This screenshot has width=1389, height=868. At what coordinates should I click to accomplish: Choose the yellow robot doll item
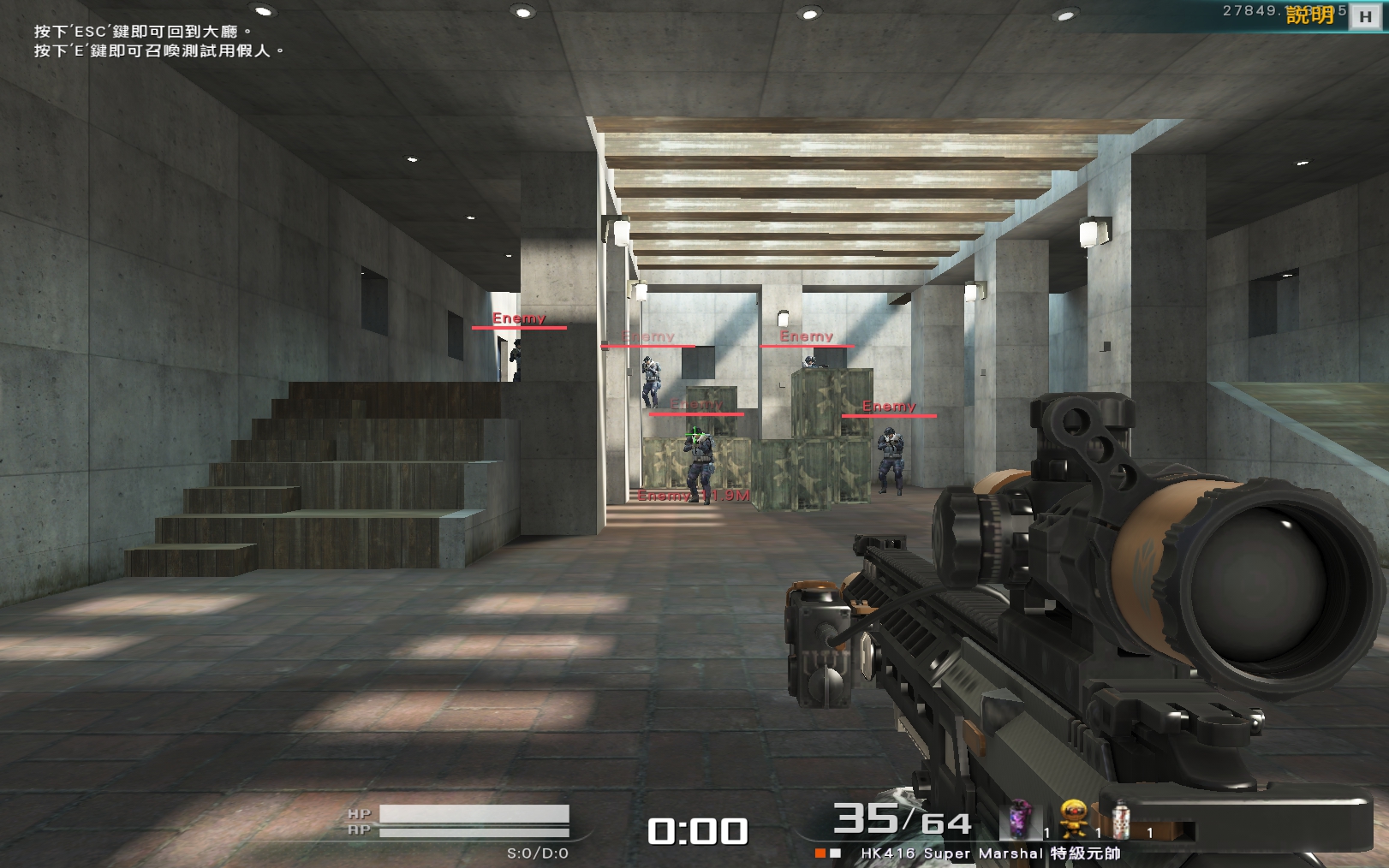click(x=1073, y=818)
